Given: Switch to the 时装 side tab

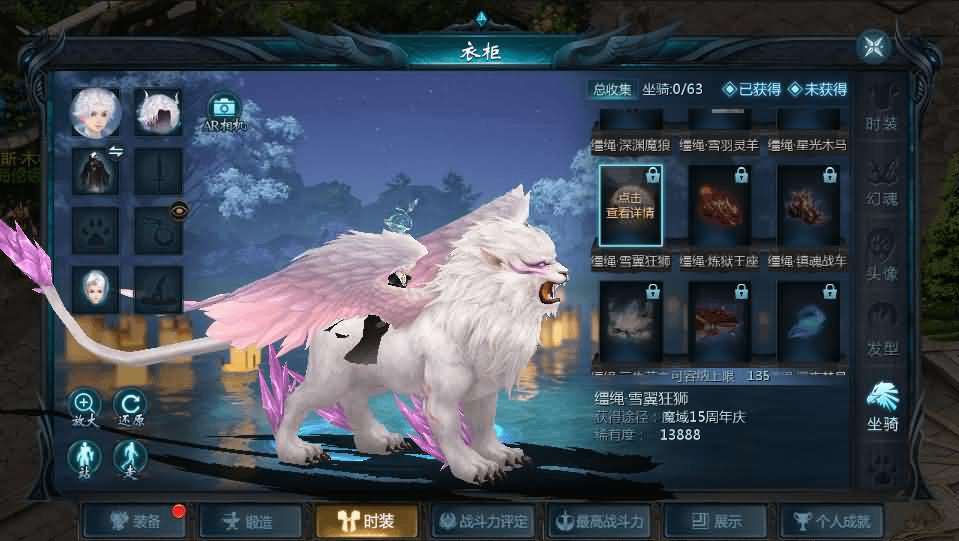Looking at the screenshot, I should (882, 111).
